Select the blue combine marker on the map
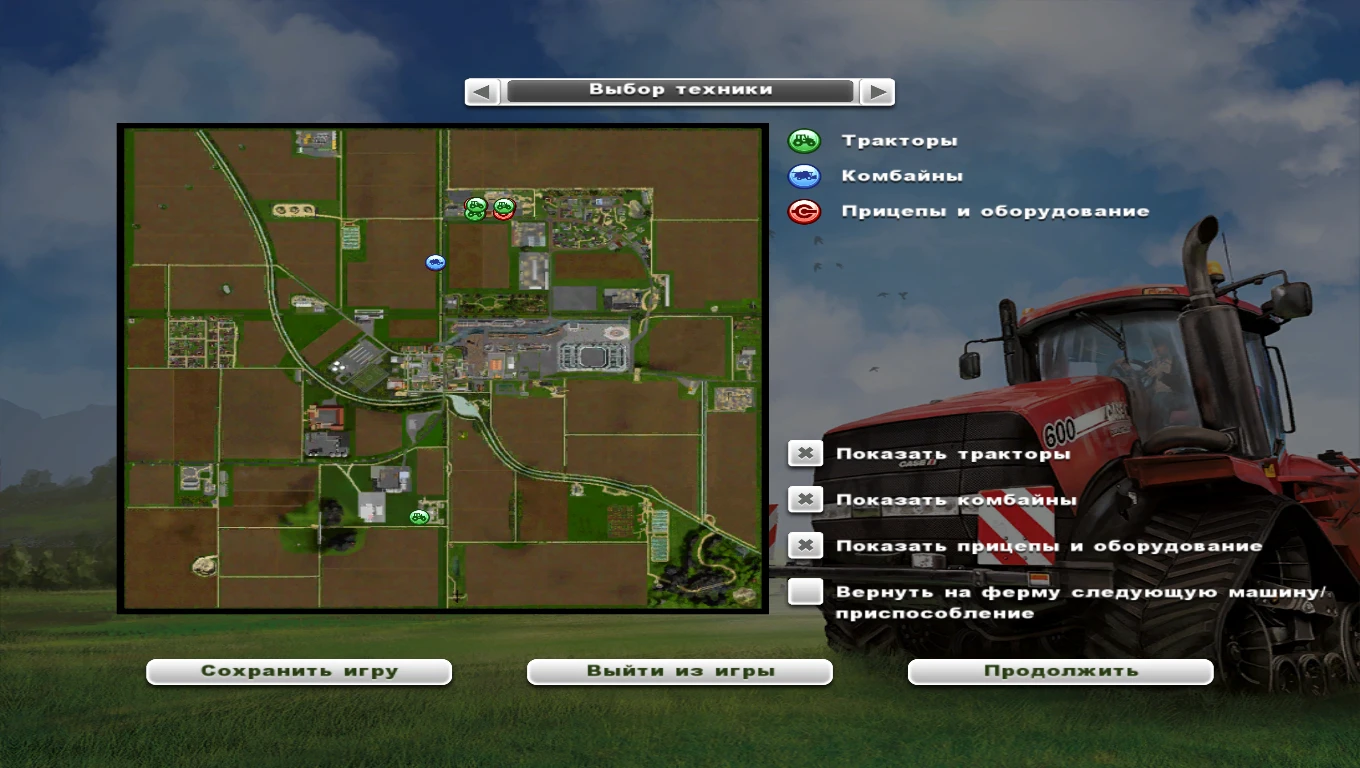 435,262
